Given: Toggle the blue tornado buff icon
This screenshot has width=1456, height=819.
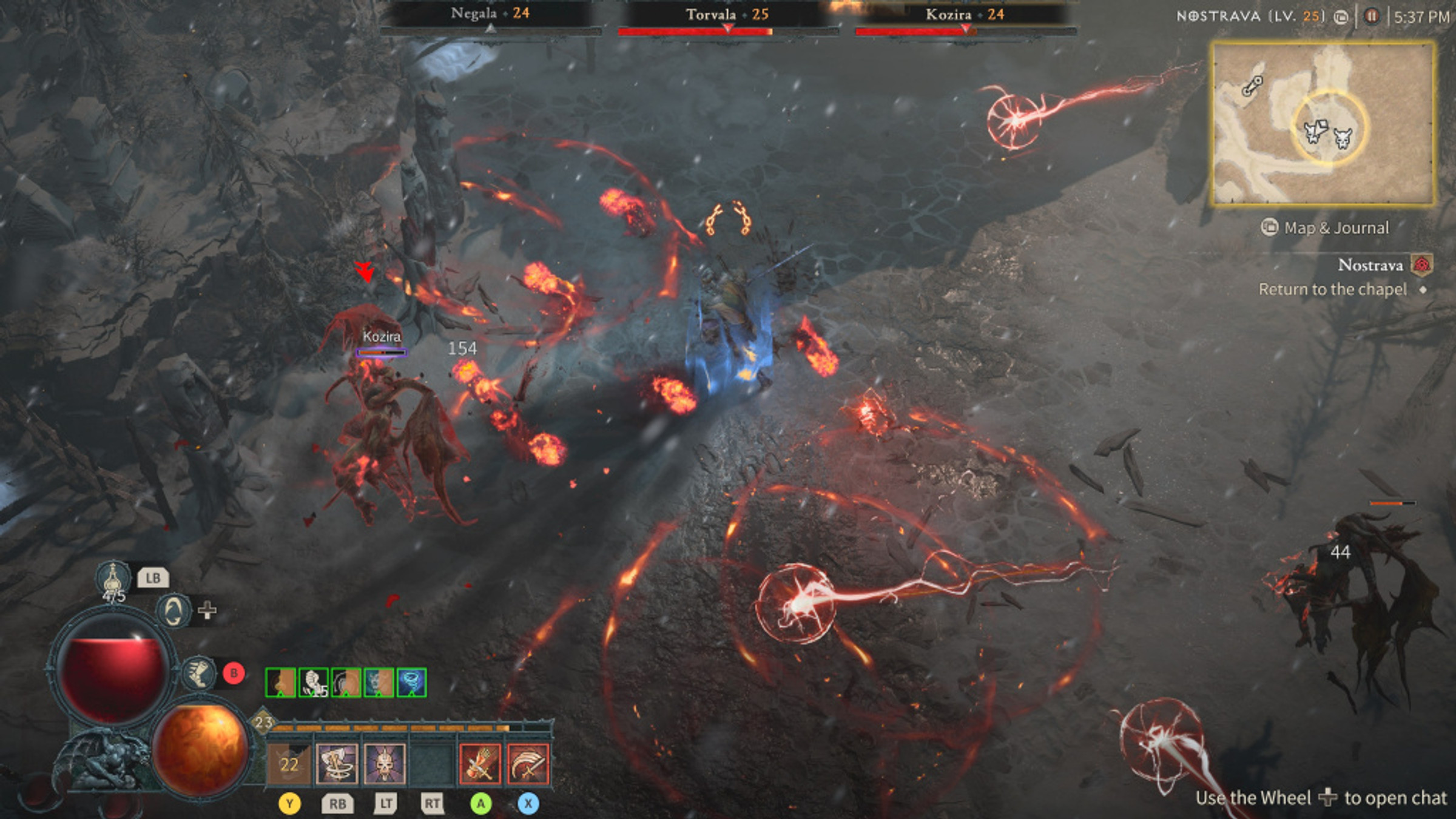Looking at the screenshot, I should 411,682.
